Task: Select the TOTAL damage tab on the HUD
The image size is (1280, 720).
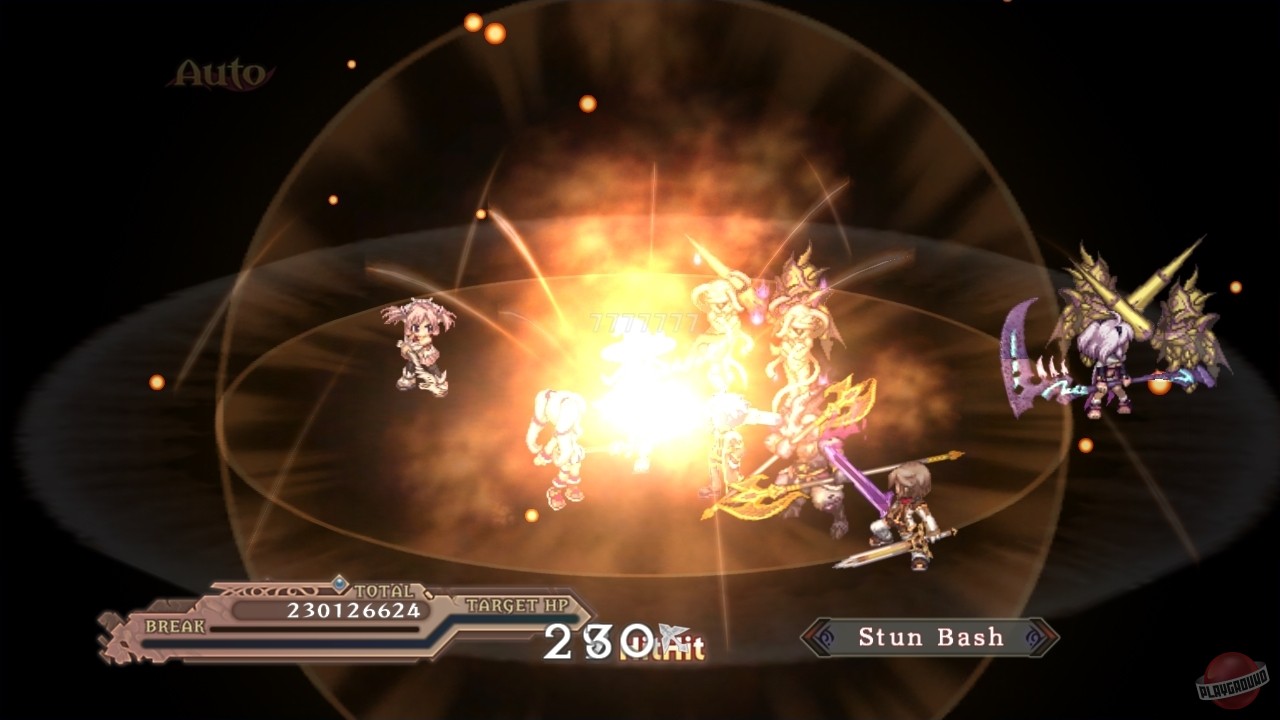Action: (383, 590)
